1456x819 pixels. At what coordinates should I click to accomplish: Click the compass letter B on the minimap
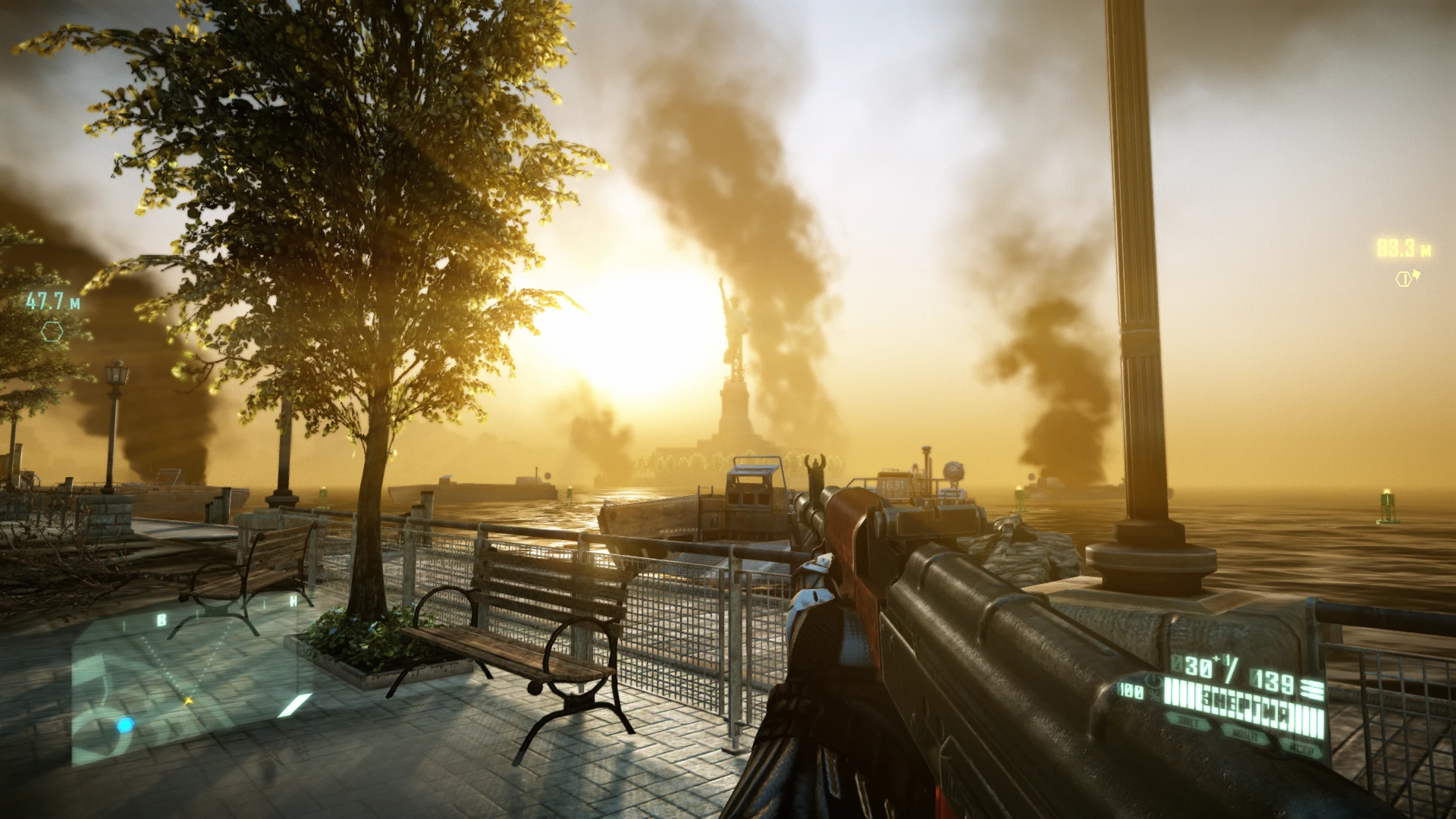(162, 619)
